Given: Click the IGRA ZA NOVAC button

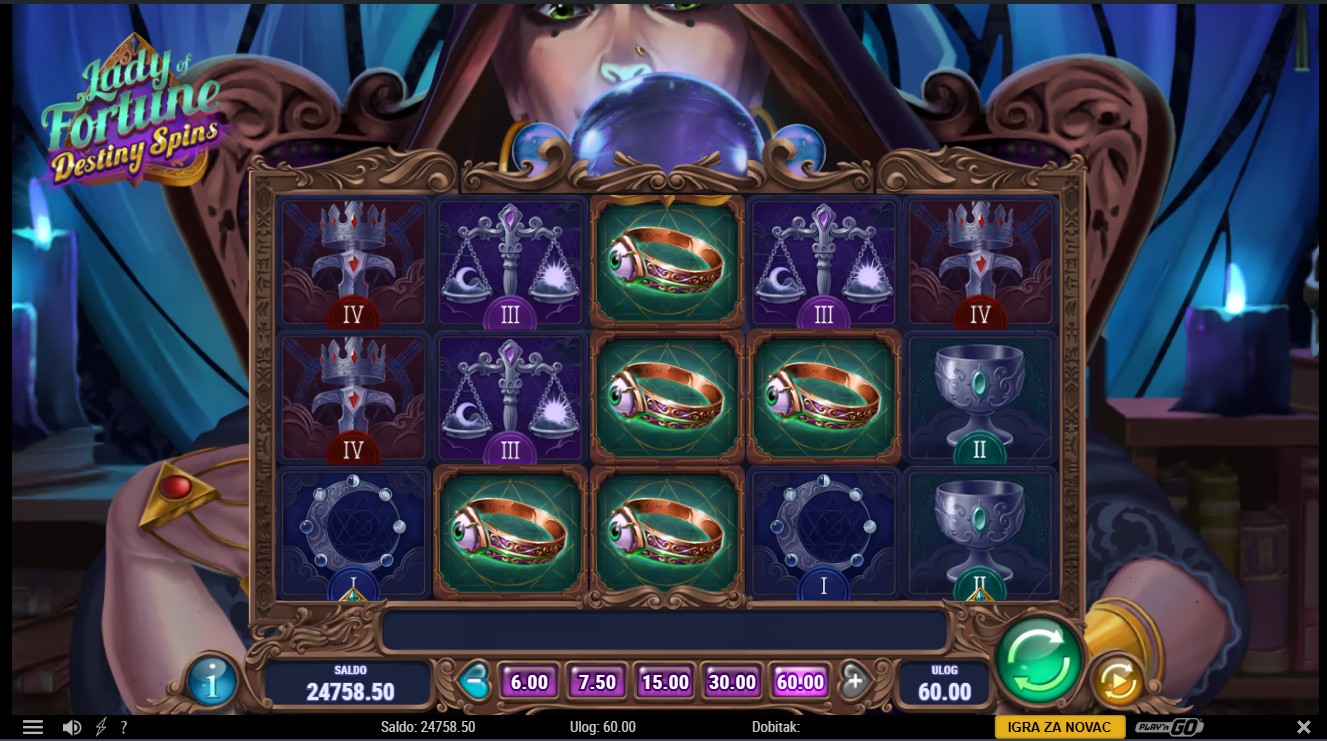Looking at the screenshot, I should [x=1060, y=727].
